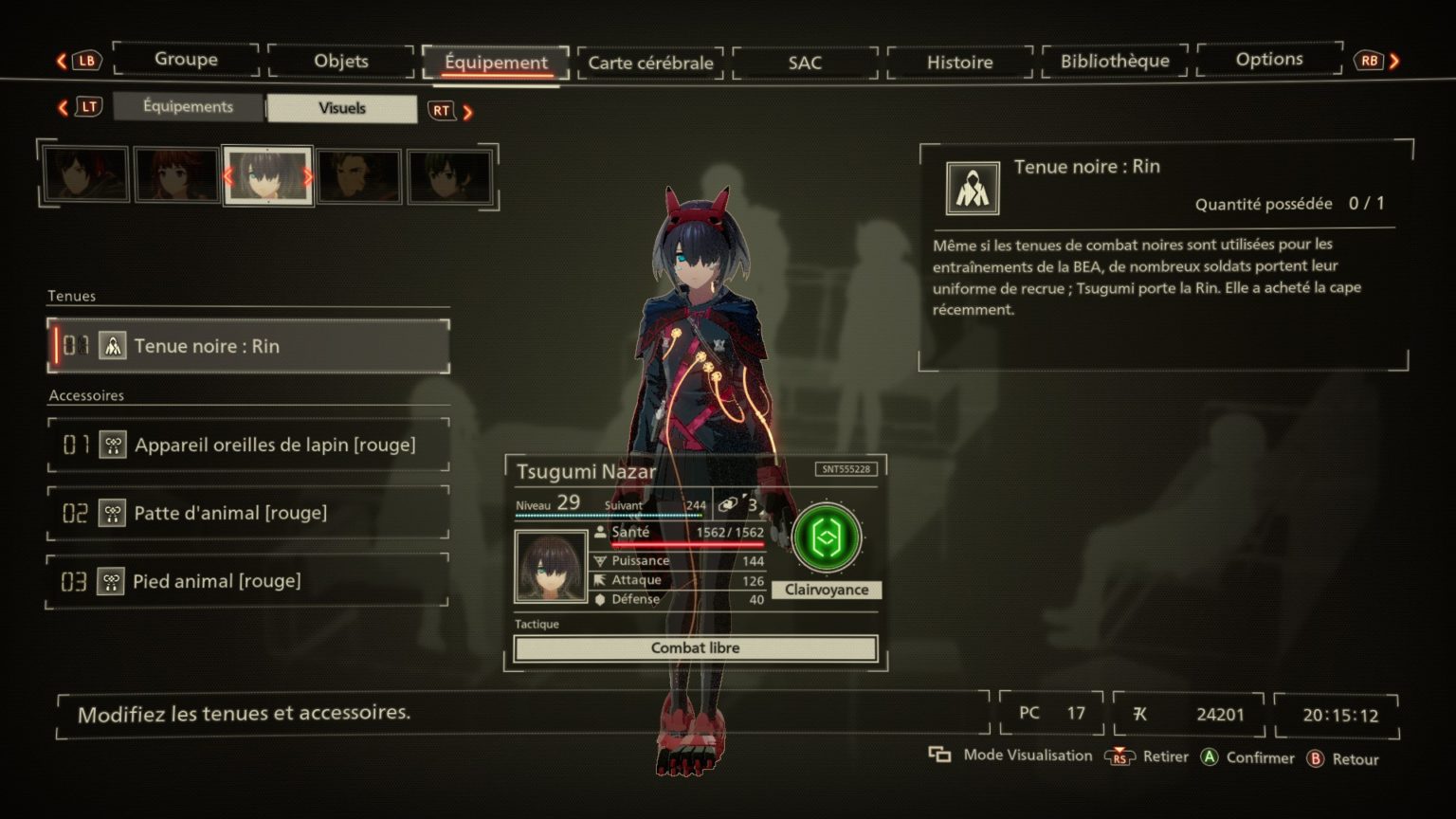This screenshot has height=819, width=1456.
Task: Switch to the Équipements sub-tab
Action: (188, 107)
